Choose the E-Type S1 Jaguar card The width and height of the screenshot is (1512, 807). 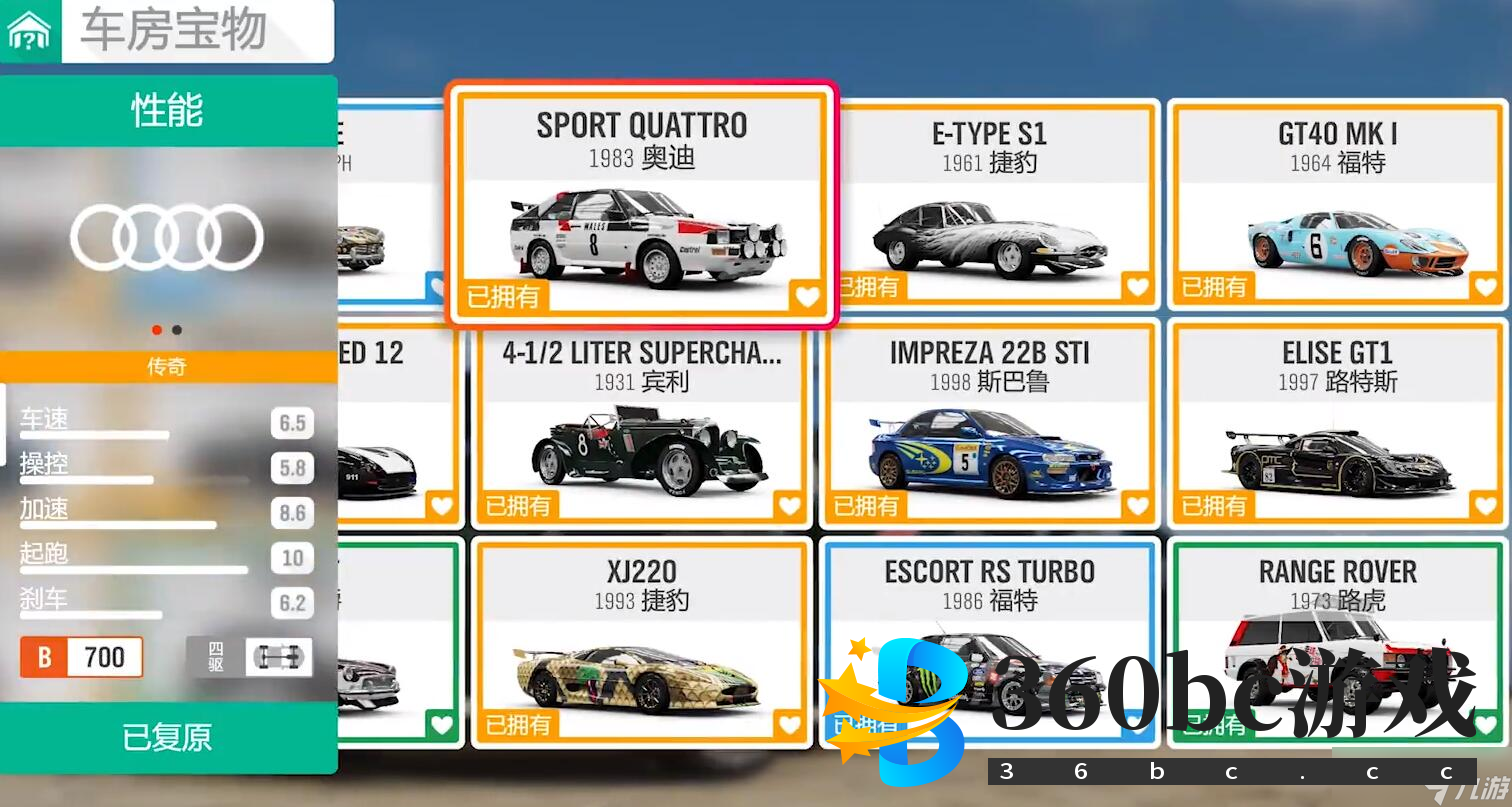point(989,205)
